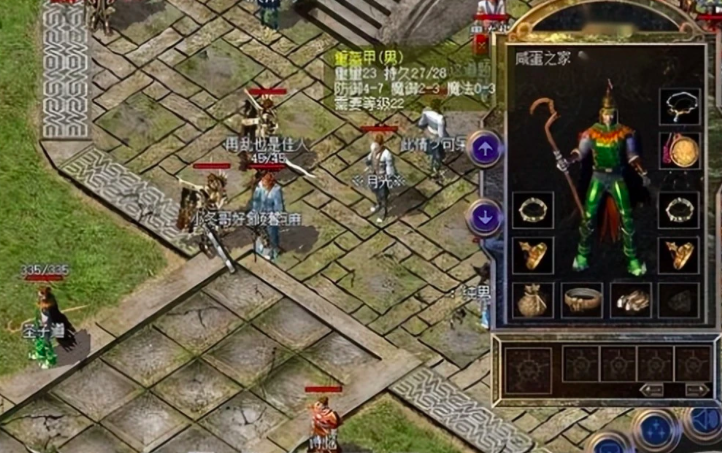Select the equipped necklace slot

click(679, 108)
